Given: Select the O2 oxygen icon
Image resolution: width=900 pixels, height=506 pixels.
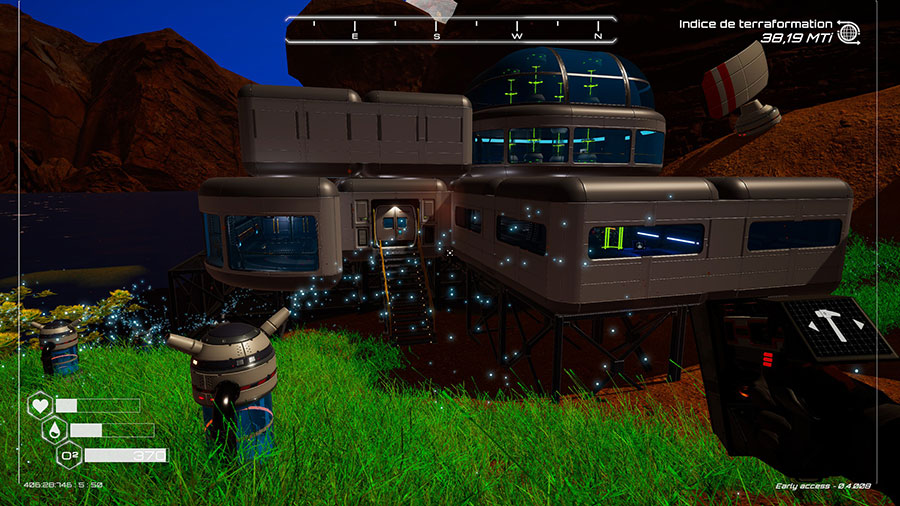Looking at the screenshot, I should coord(70,456).
